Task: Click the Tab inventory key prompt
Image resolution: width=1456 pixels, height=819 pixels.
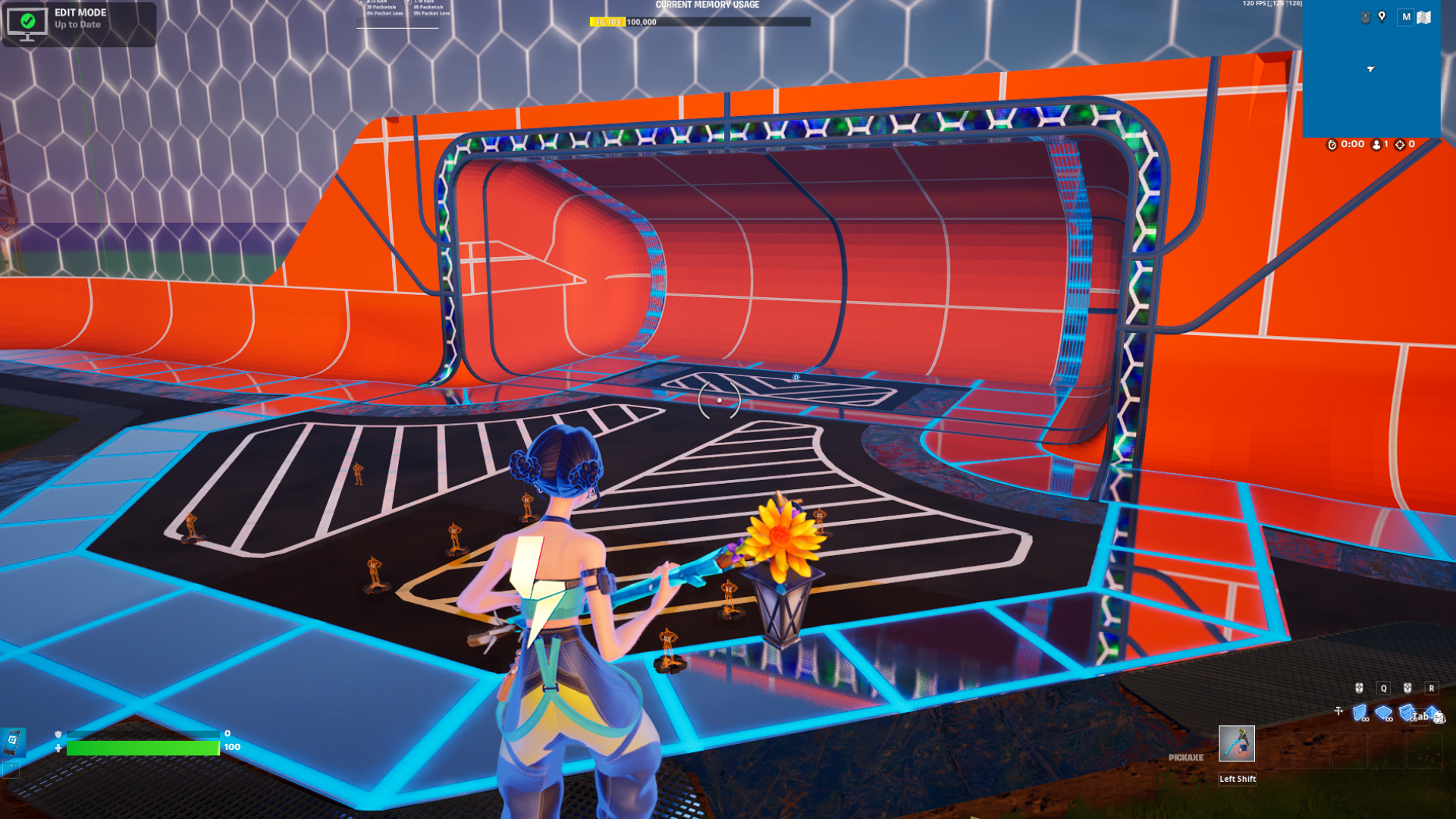Action: (1421, 717)
